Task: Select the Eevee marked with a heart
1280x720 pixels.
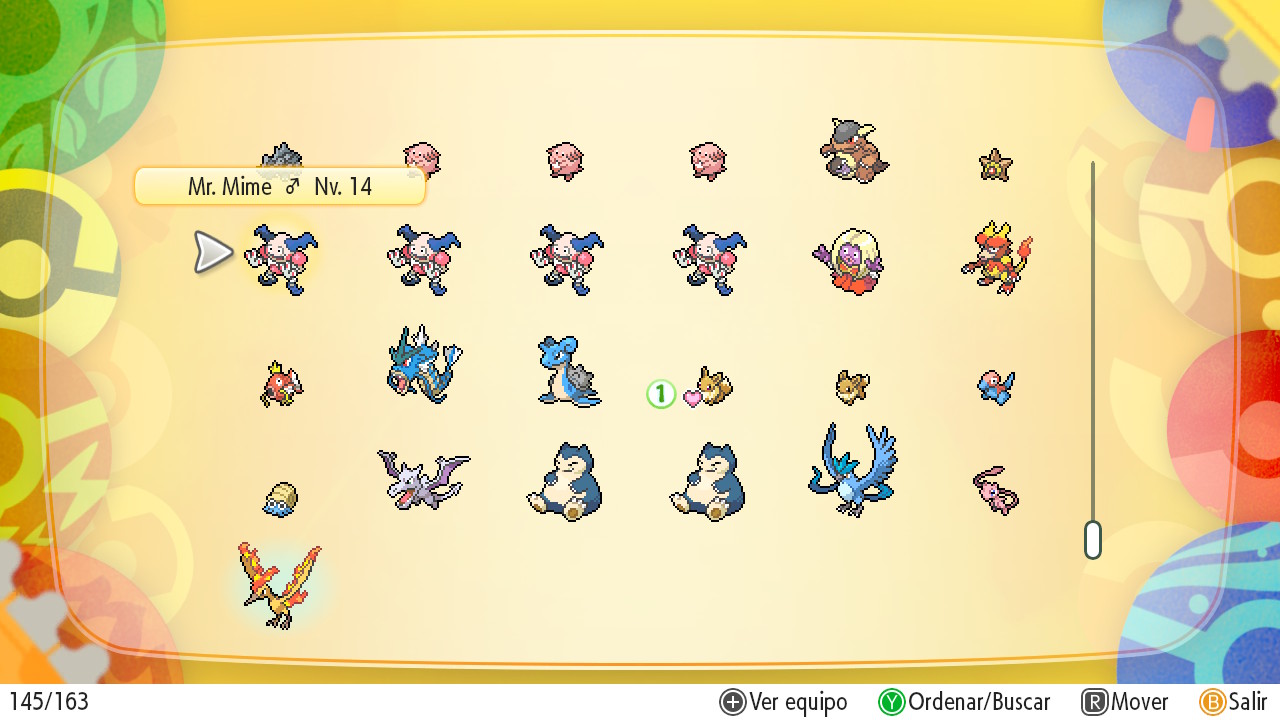Action: tap(713, 386)
